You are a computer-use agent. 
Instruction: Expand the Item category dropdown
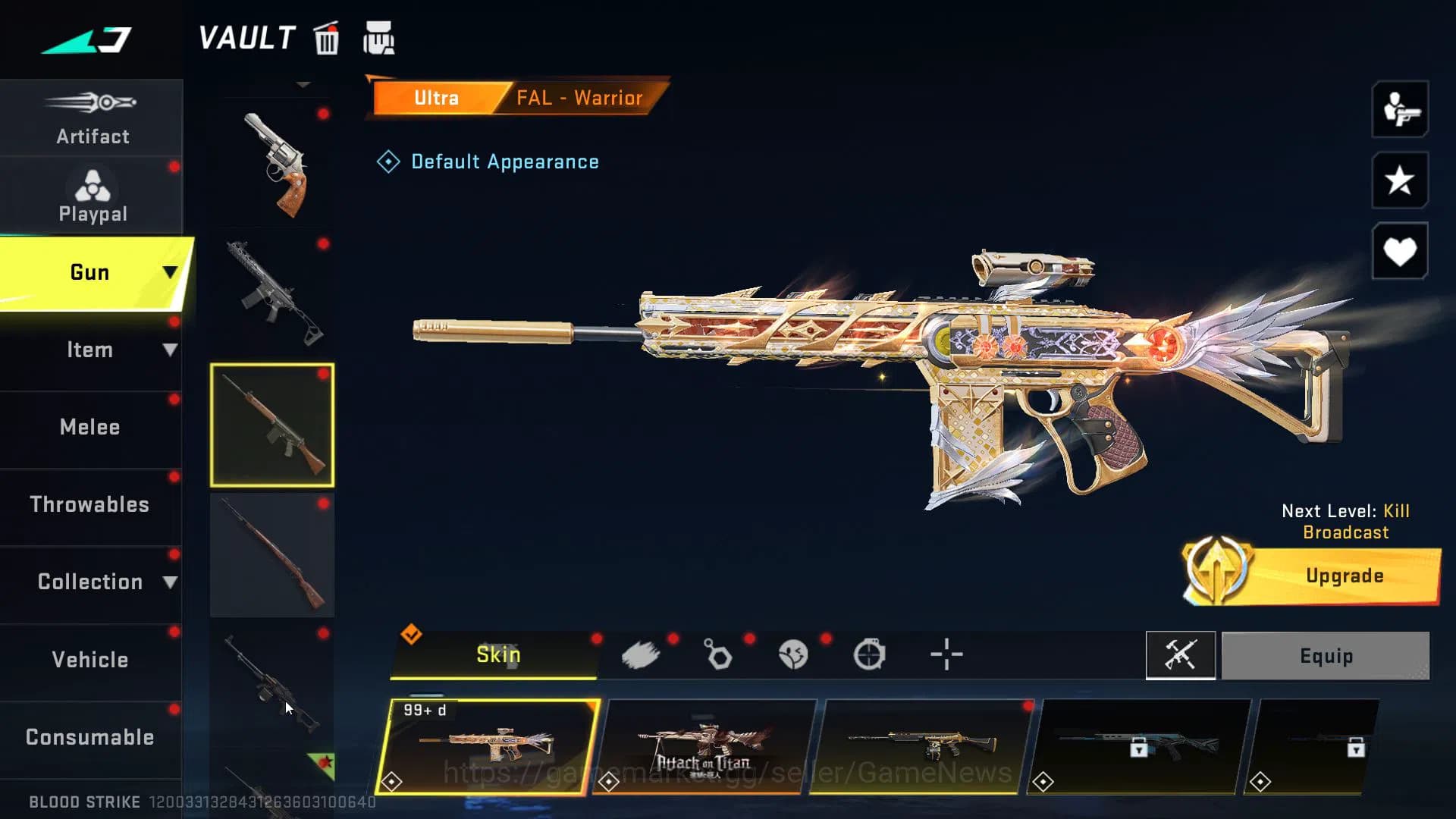pos(91,350)
